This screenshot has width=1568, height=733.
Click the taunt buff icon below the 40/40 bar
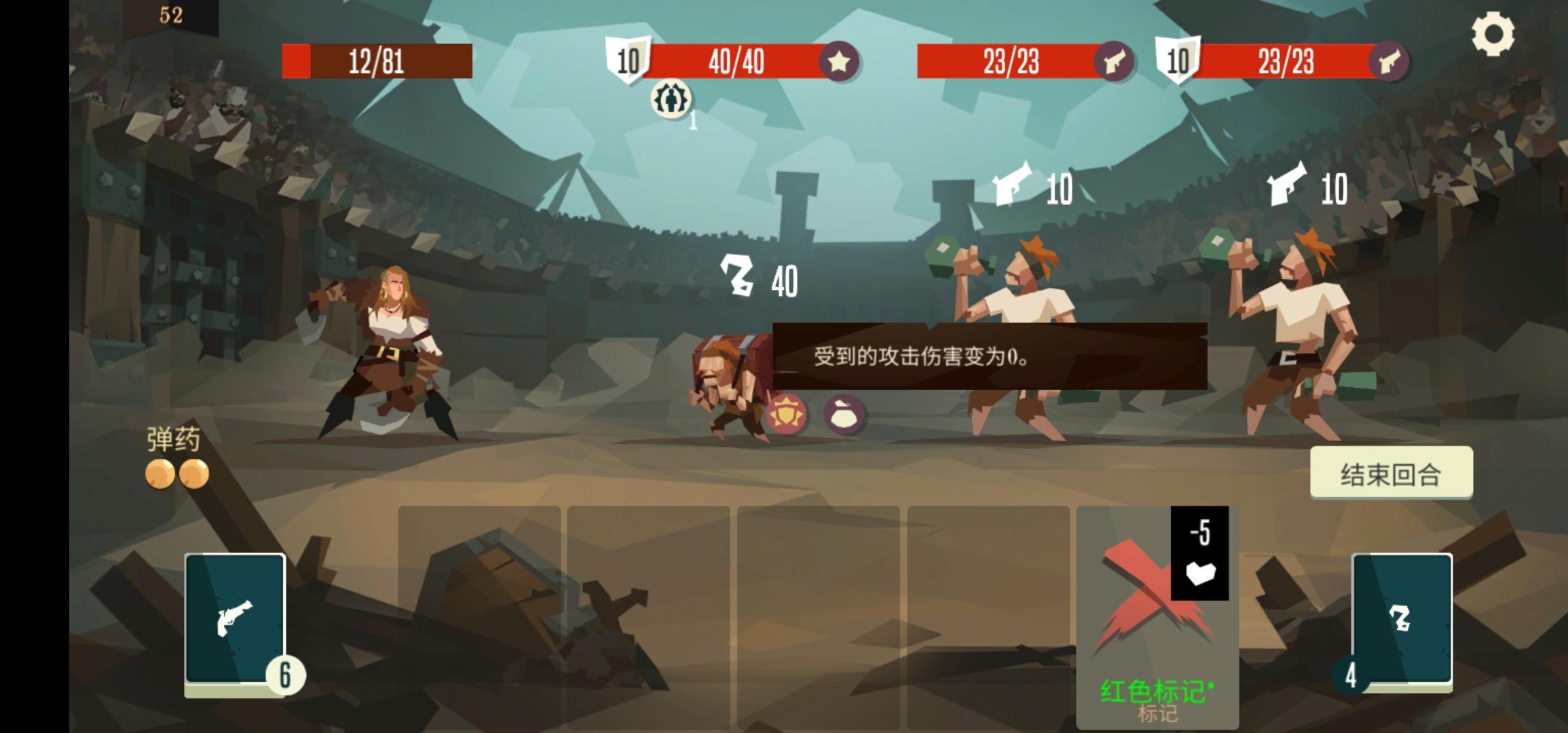tap(672, 100)
